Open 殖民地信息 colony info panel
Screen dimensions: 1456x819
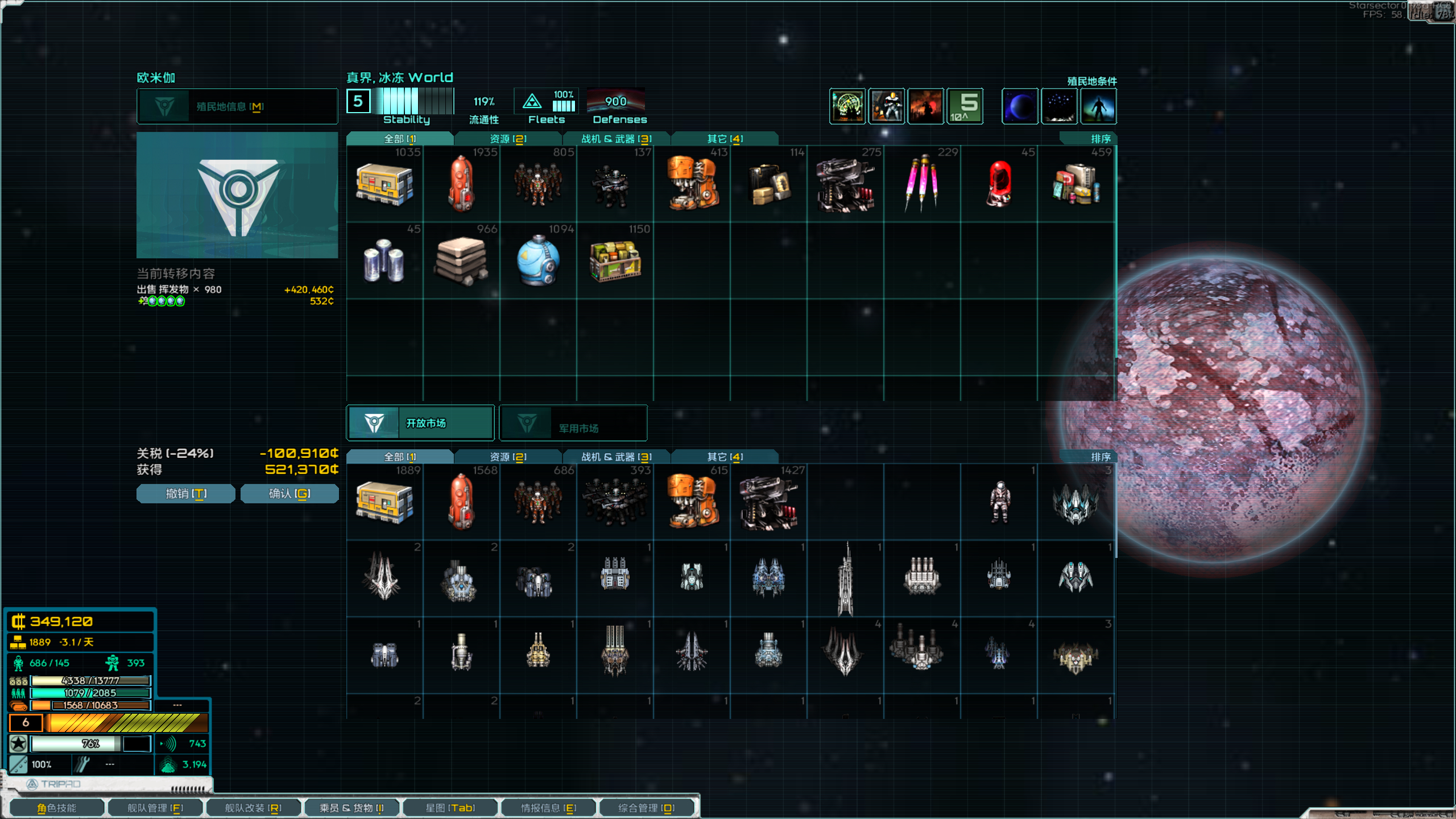(237, 106)
